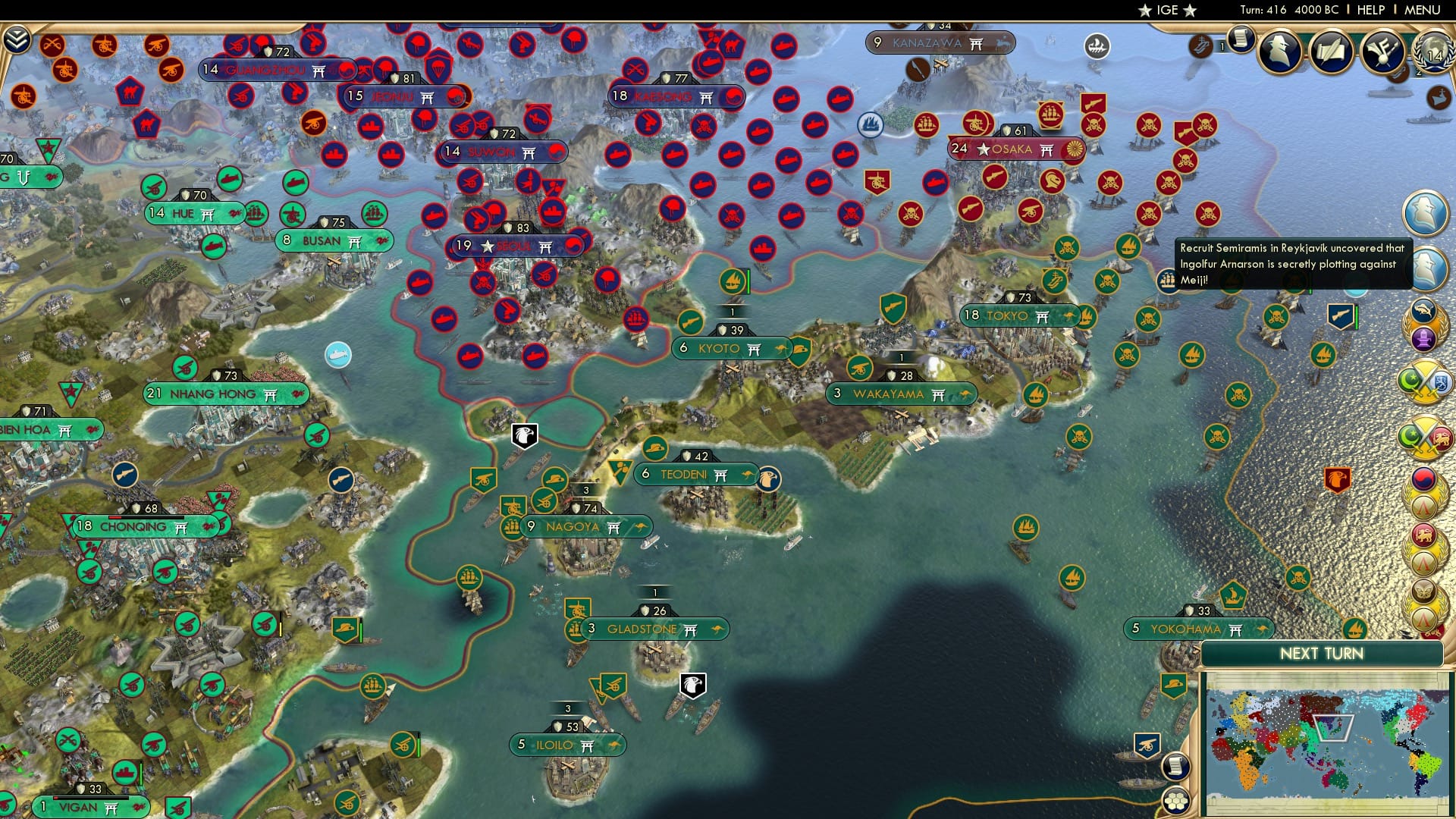Open the Culture Overview icon
The image size is (1456, 819).
(1382, 52)
